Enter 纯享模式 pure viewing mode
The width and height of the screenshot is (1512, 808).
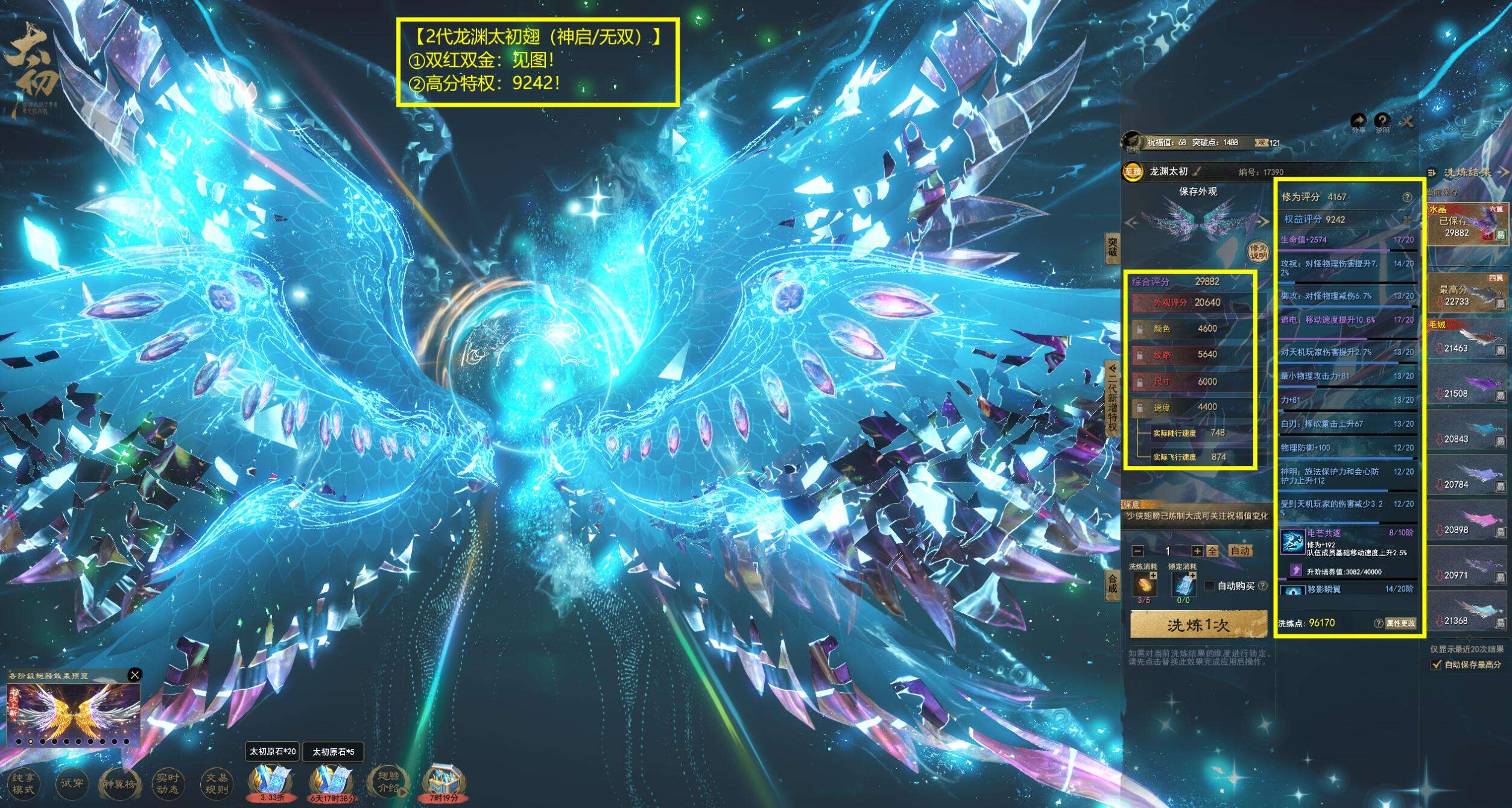pyautogui.click(x=24, y=783)
